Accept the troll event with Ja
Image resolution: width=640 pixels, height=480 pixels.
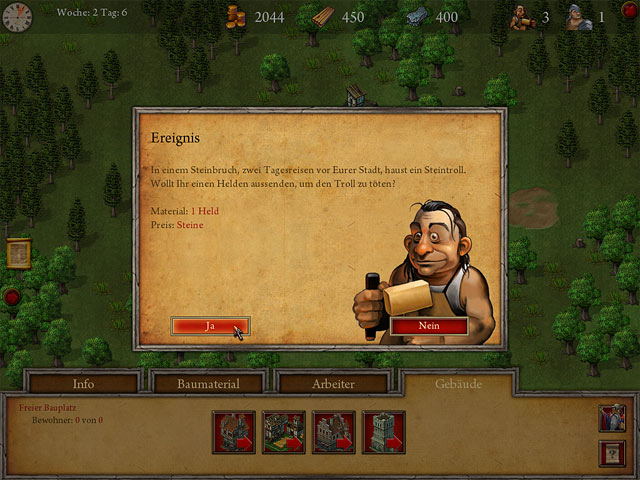point(210,326)
